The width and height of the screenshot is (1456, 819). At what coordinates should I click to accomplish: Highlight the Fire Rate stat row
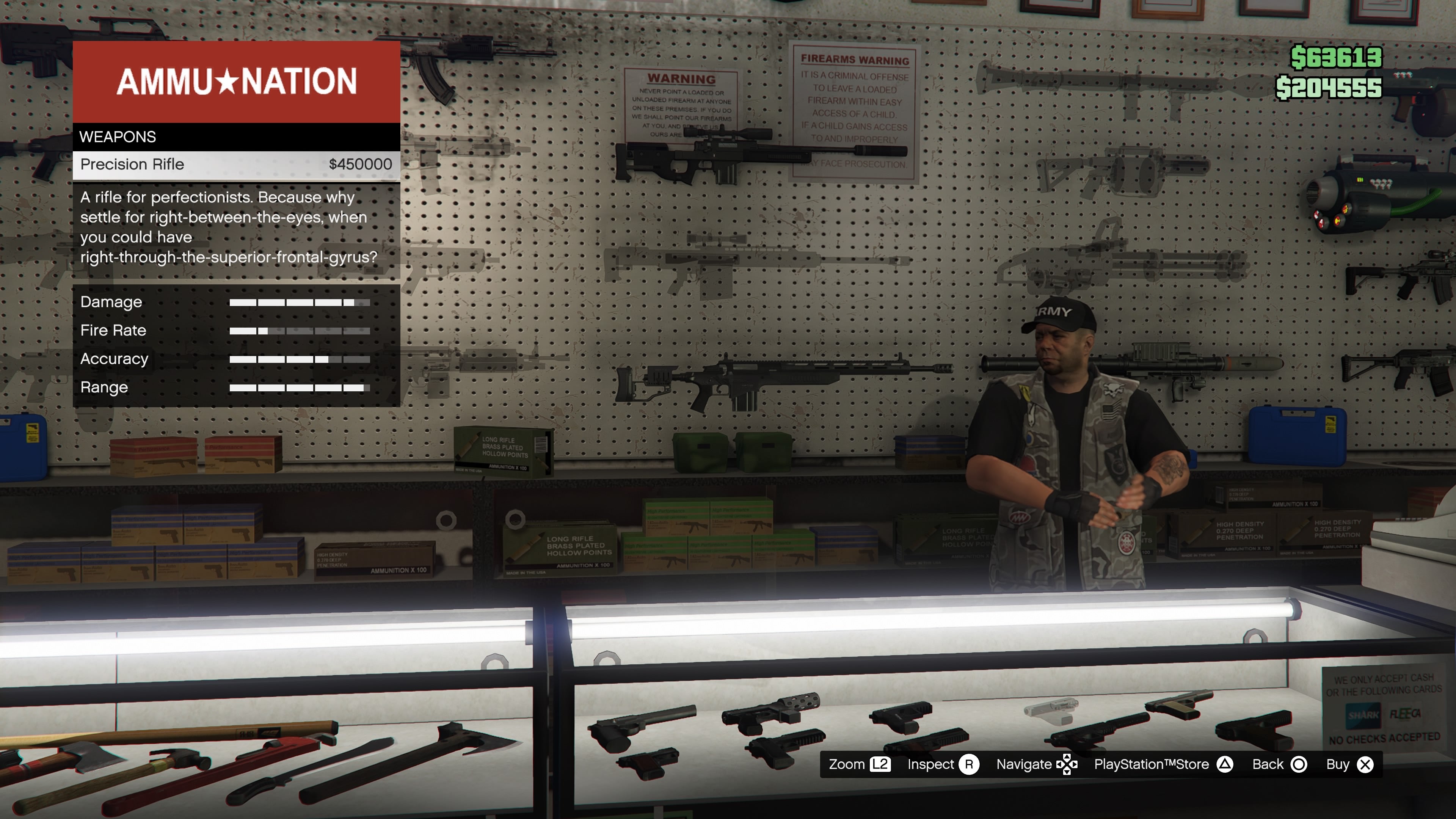226,330
